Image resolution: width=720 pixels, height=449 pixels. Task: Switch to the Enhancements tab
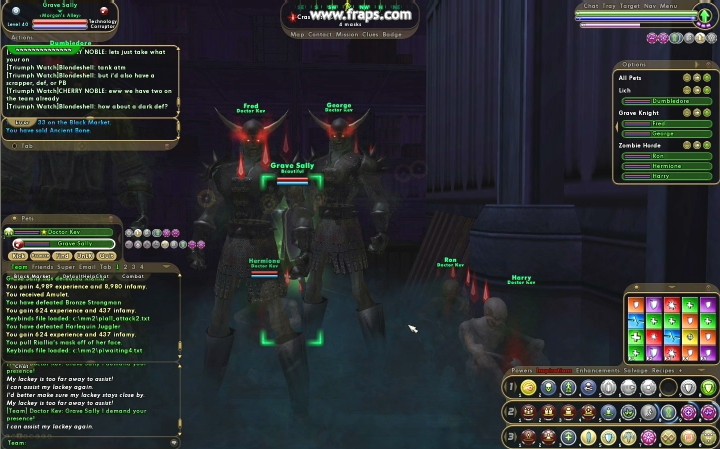pos(597,370)
